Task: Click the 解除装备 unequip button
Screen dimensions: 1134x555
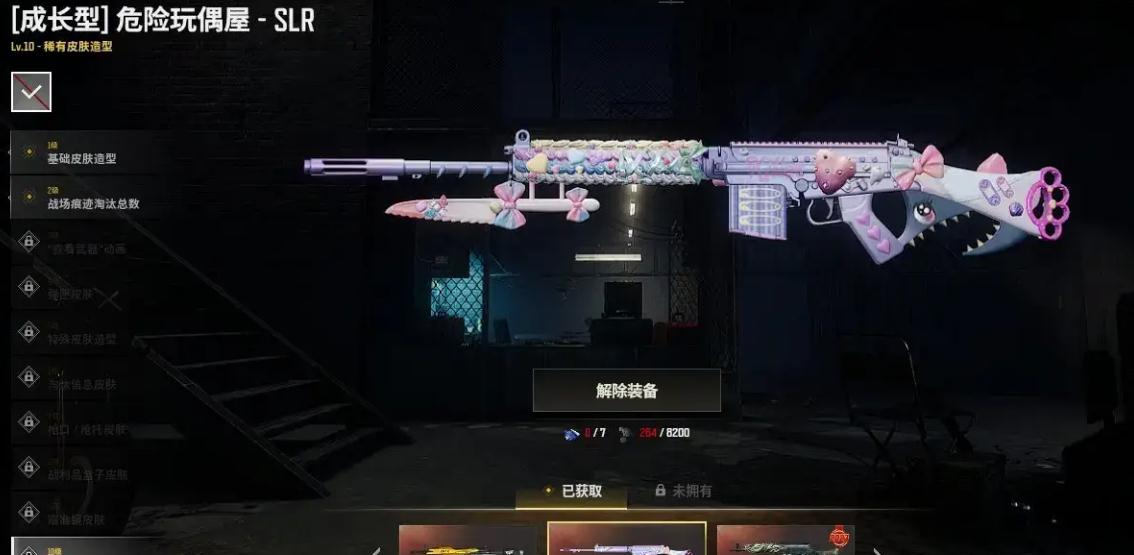Action: [626, 391]
